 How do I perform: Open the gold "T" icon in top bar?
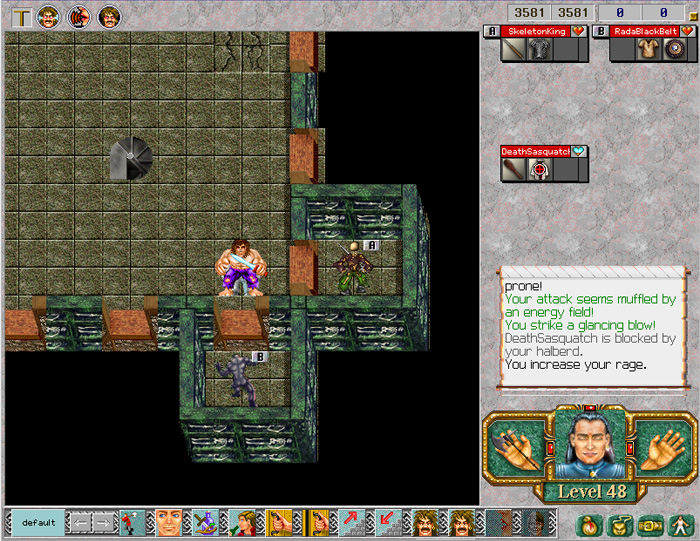21,16
